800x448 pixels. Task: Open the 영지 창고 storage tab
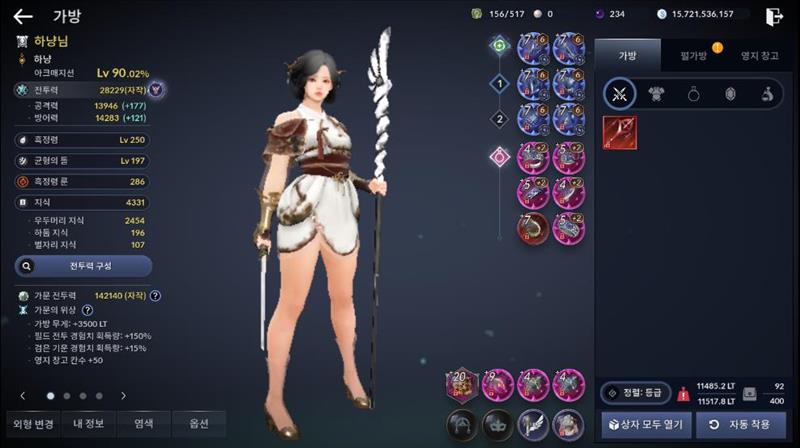click(x=760, y=55)
